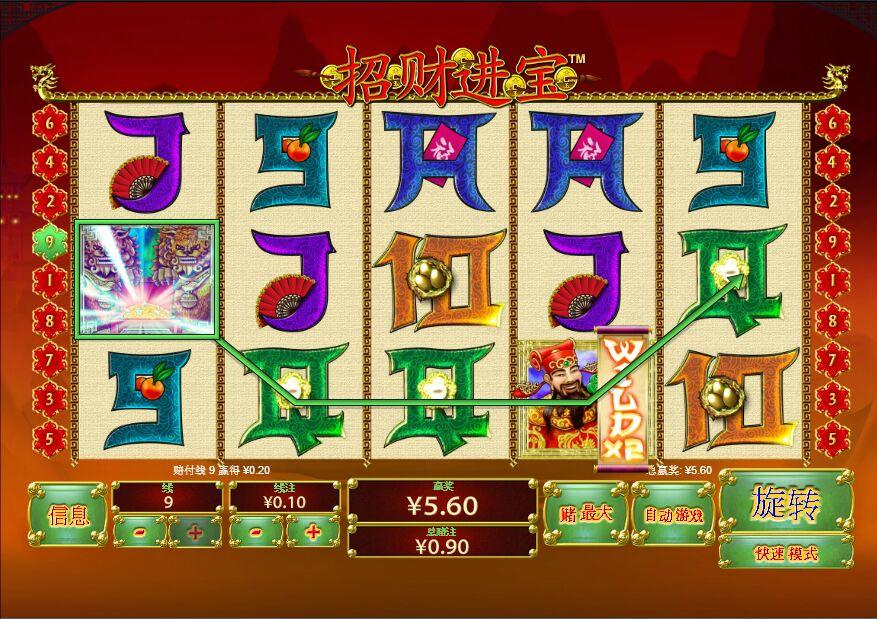
Task: Lower the line bet (线注) amount
Action: pyautogui.click(x=257, y=531)
